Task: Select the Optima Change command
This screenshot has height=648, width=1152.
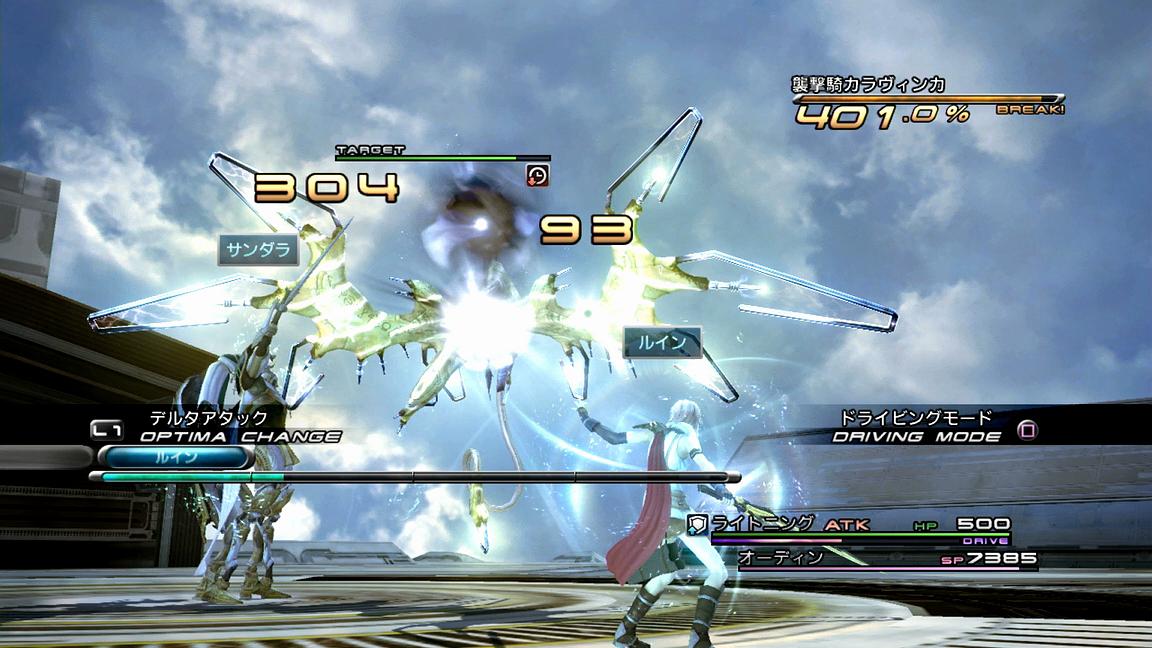Action: coord(240,436)
